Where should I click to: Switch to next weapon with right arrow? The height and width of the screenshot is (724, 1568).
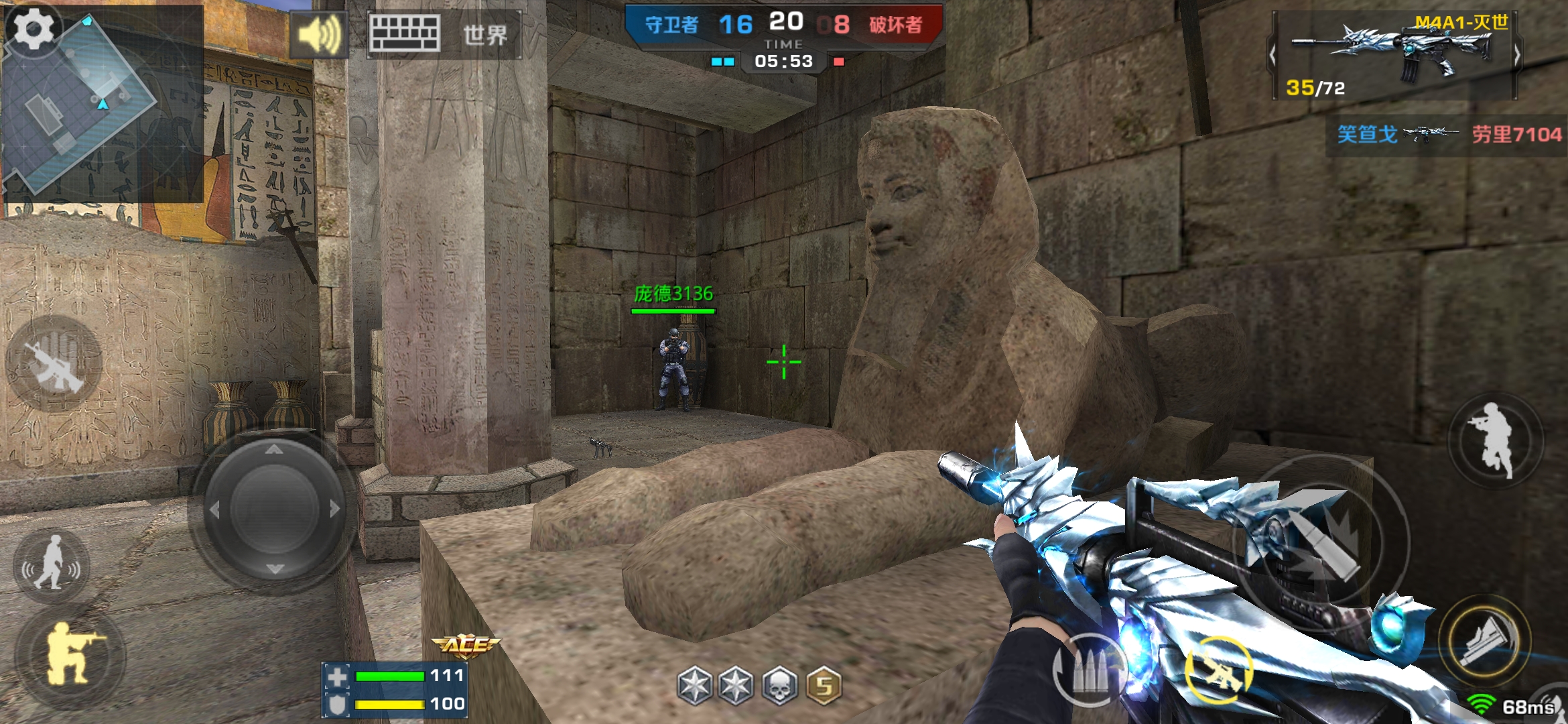tap(1517, 55)
